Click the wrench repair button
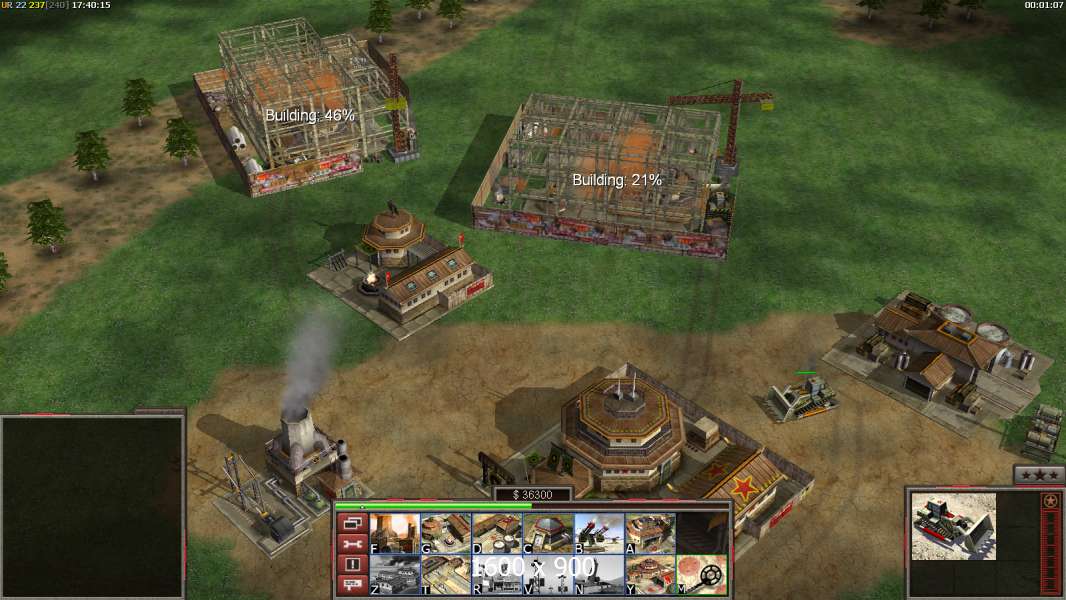The image size is (1066, 600). click(x=352, y=543)
